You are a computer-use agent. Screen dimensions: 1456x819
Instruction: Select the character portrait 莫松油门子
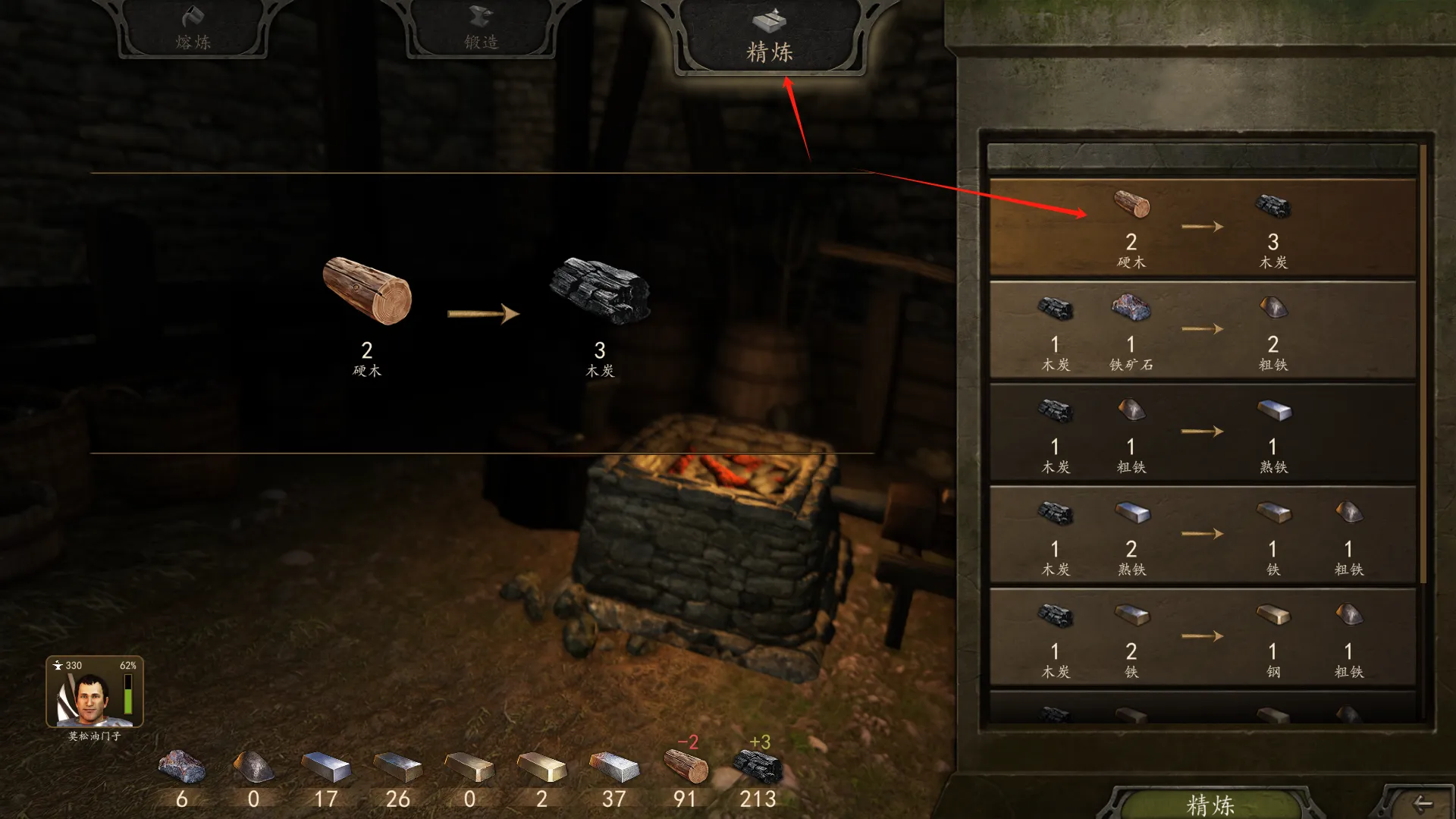94,692
